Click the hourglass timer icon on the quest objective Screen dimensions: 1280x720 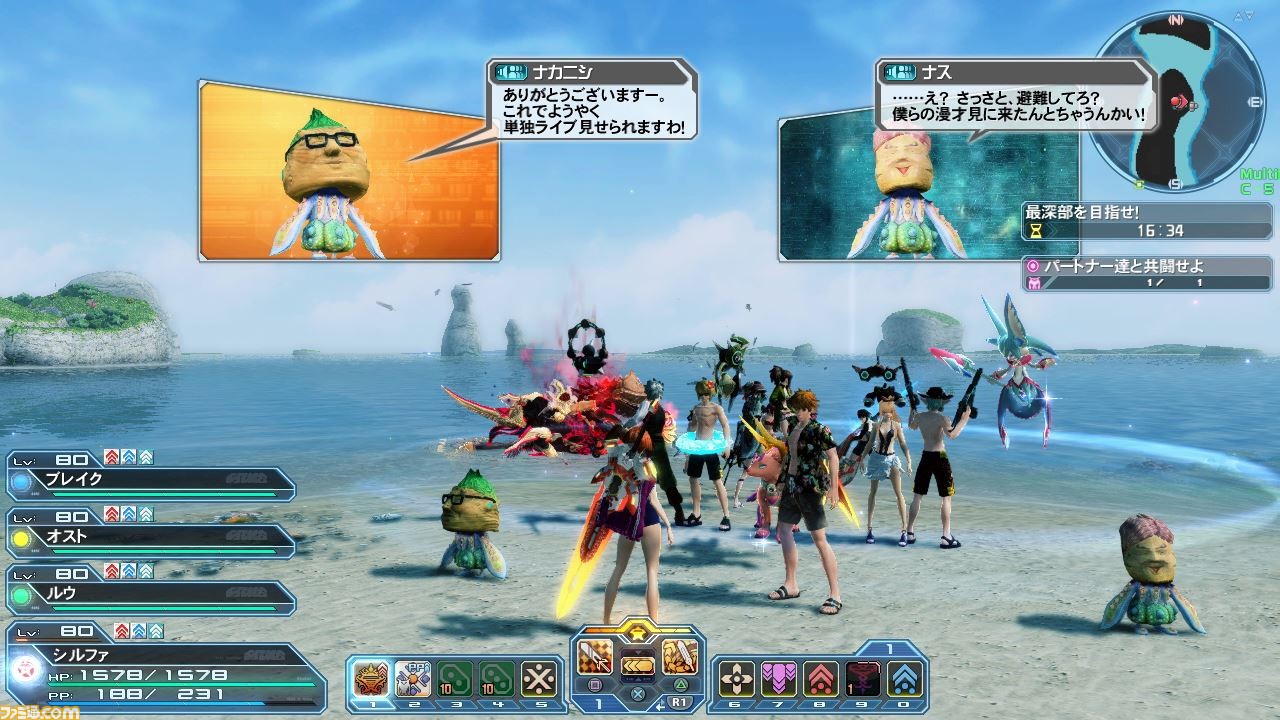(1036, 230)
